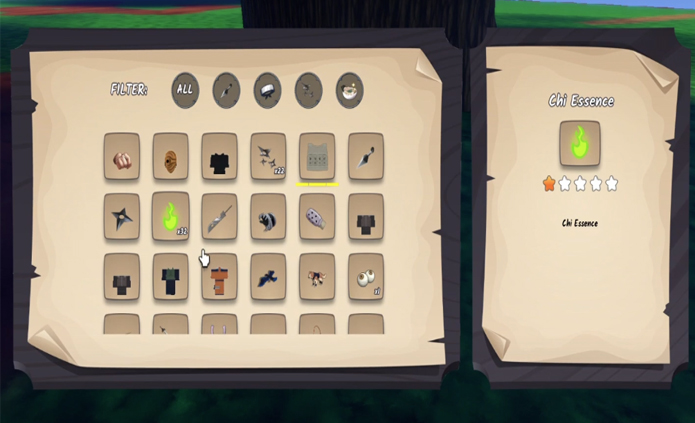Pick the orange mask slot
Image resolution: width=695 pixels, height=423 pixels.
click(171, 157)
